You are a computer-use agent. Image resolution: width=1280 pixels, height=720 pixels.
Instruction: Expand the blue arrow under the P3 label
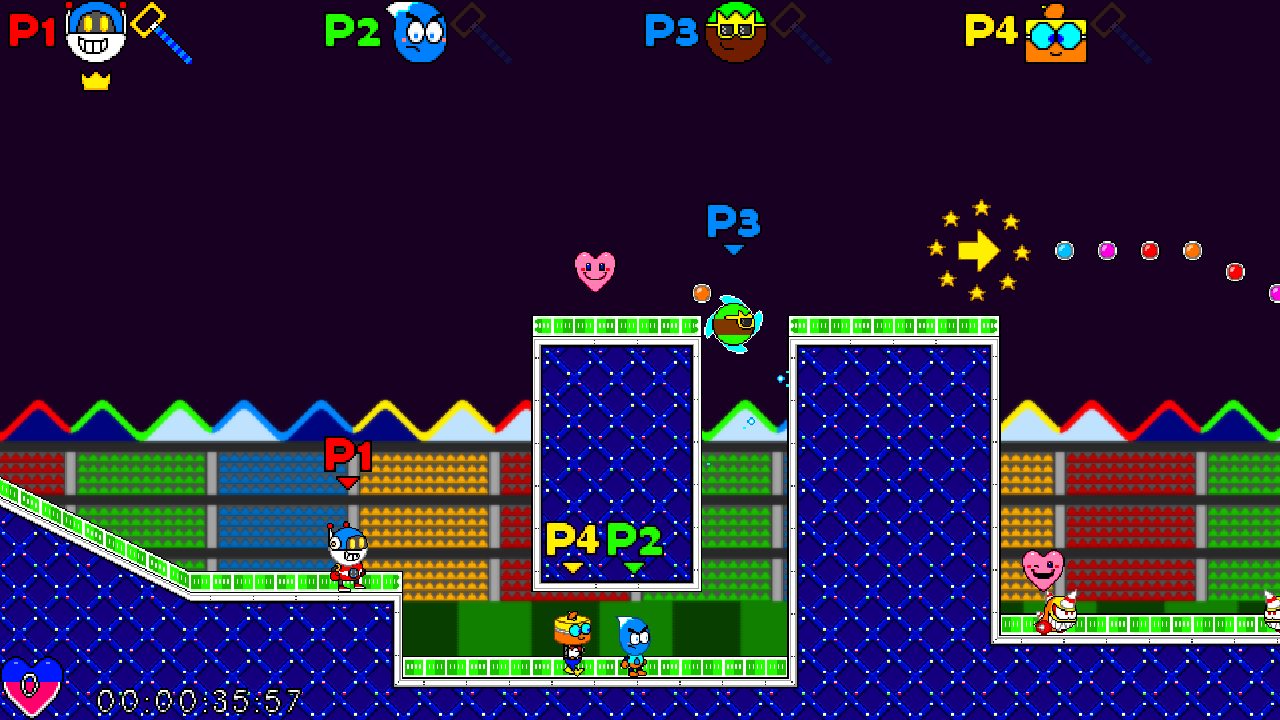click(x=733, y=249)
